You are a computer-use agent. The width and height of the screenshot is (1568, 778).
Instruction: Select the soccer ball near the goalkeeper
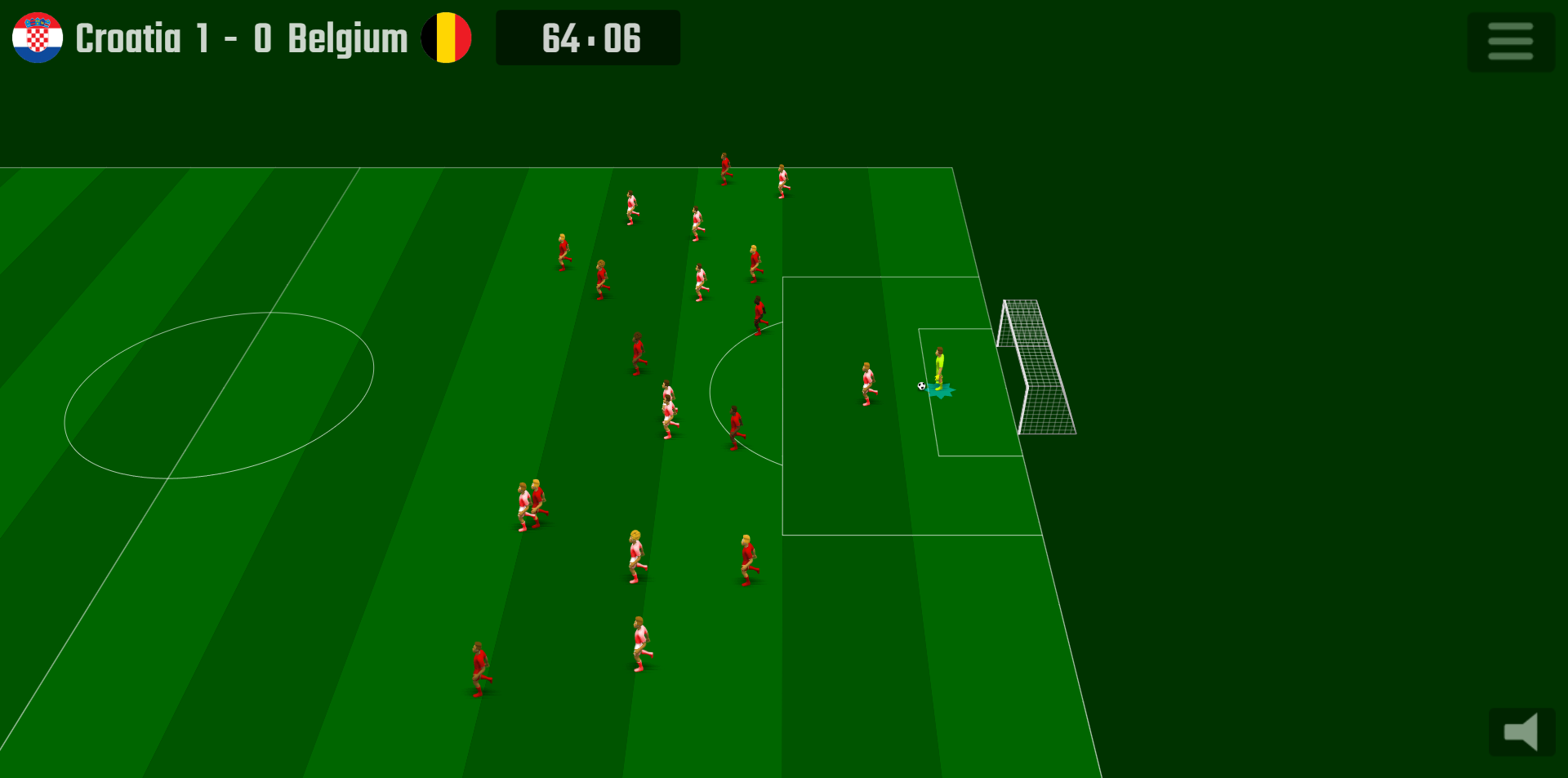(x=923, y=385)
